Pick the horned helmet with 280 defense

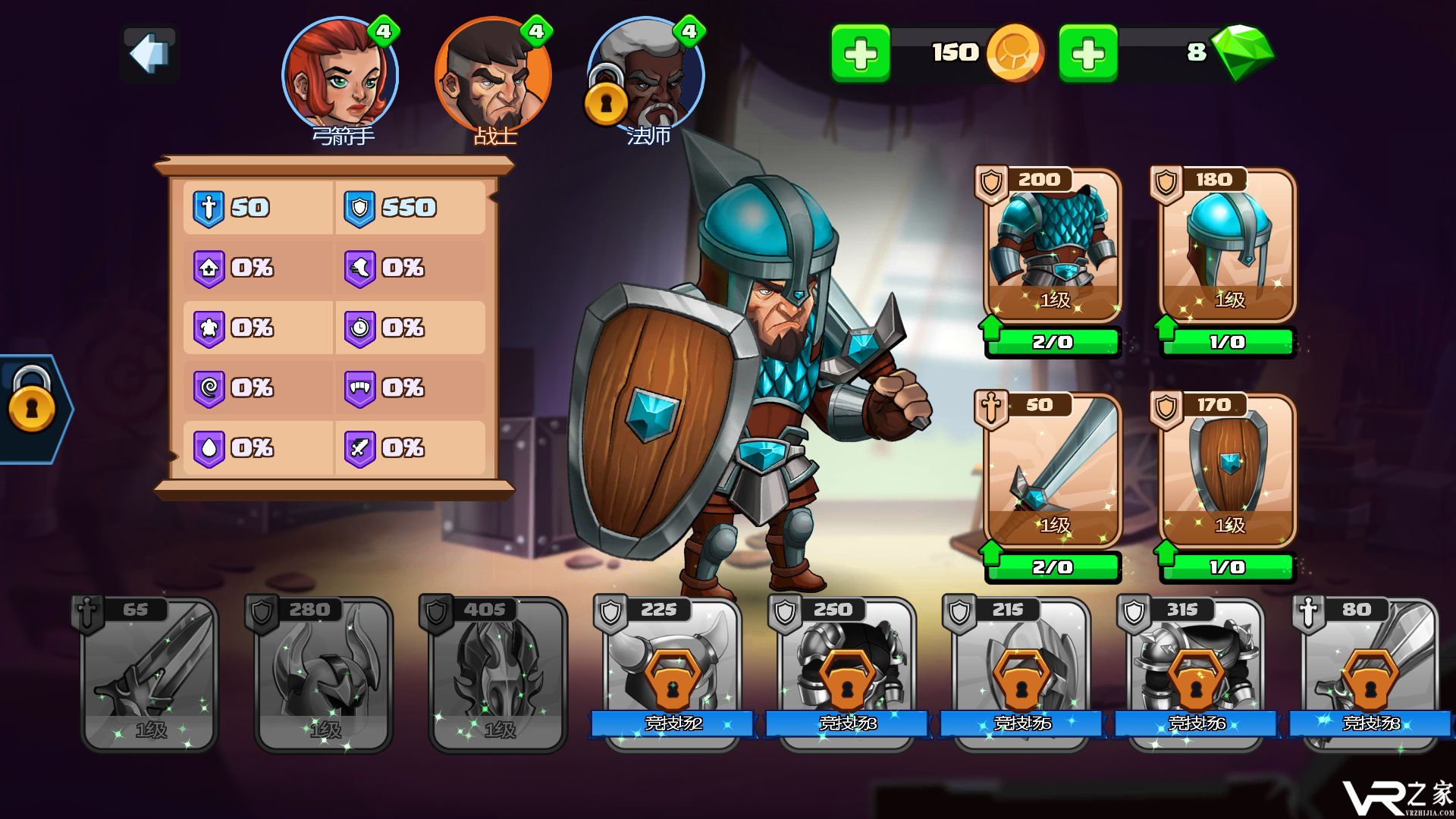(x=324, y=675)
